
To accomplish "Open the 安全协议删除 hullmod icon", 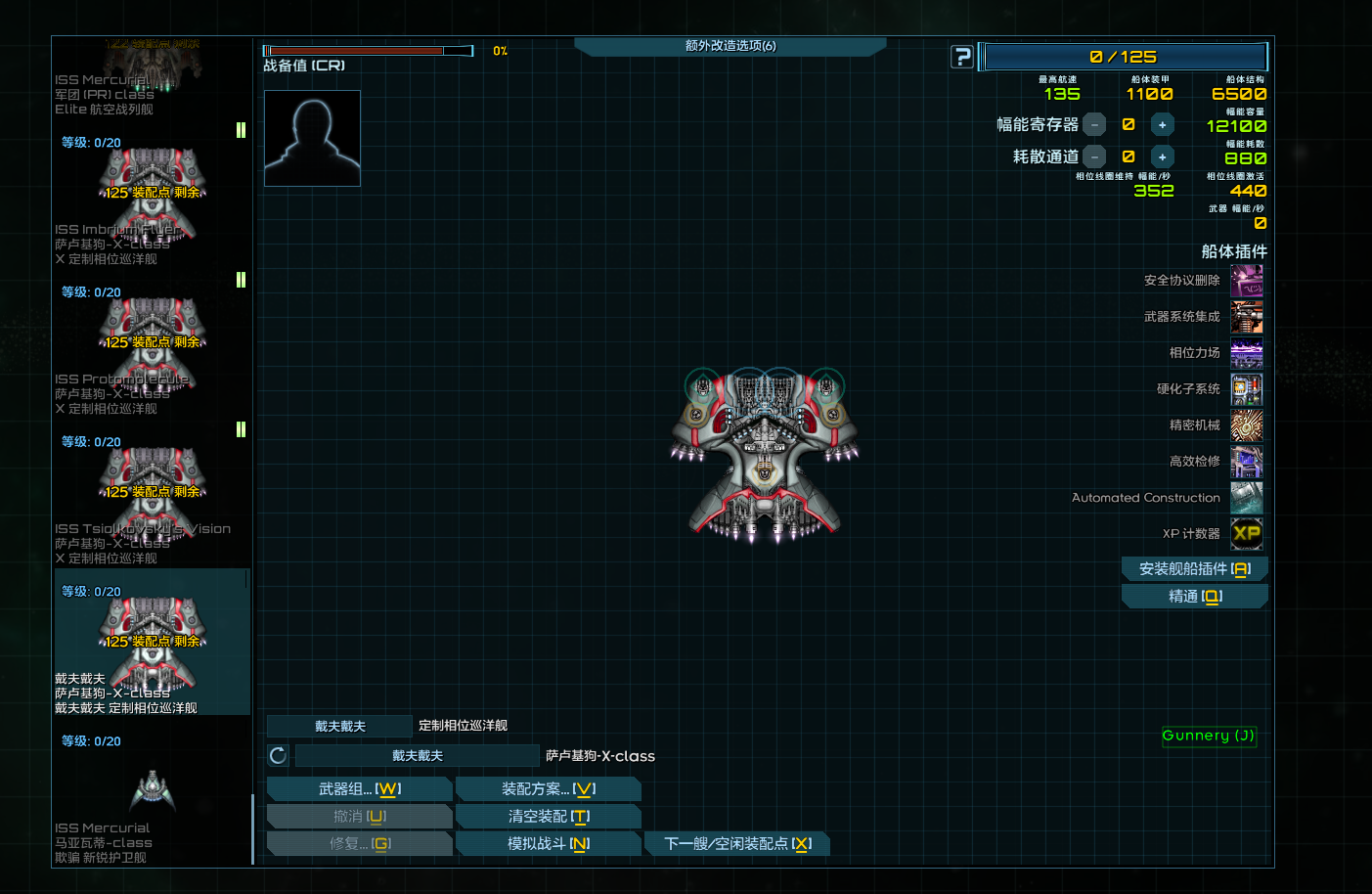I will tap(1247, 280).
